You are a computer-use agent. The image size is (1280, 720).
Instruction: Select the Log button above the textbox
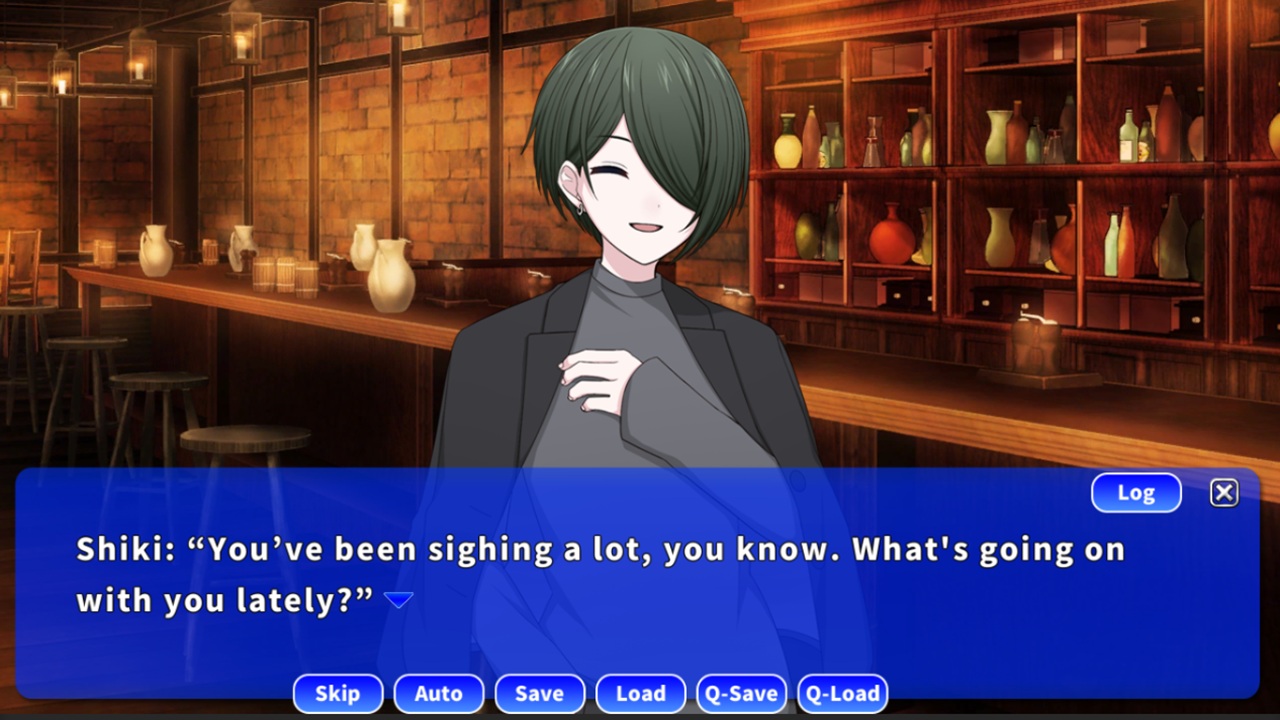1136,492
